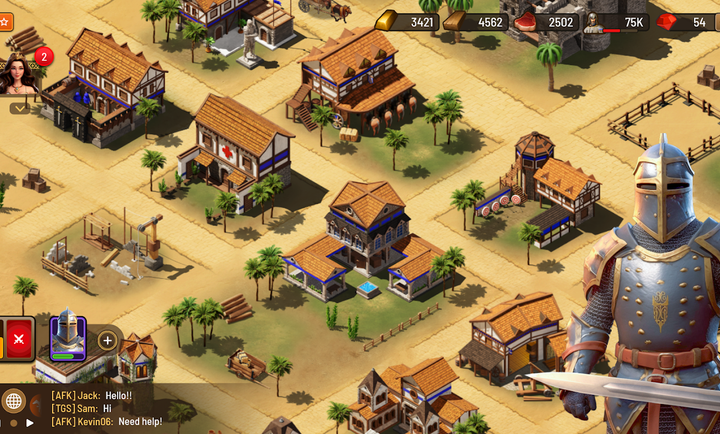
Task: Open the globe world chat channel
Action: (x=14, y=402)
